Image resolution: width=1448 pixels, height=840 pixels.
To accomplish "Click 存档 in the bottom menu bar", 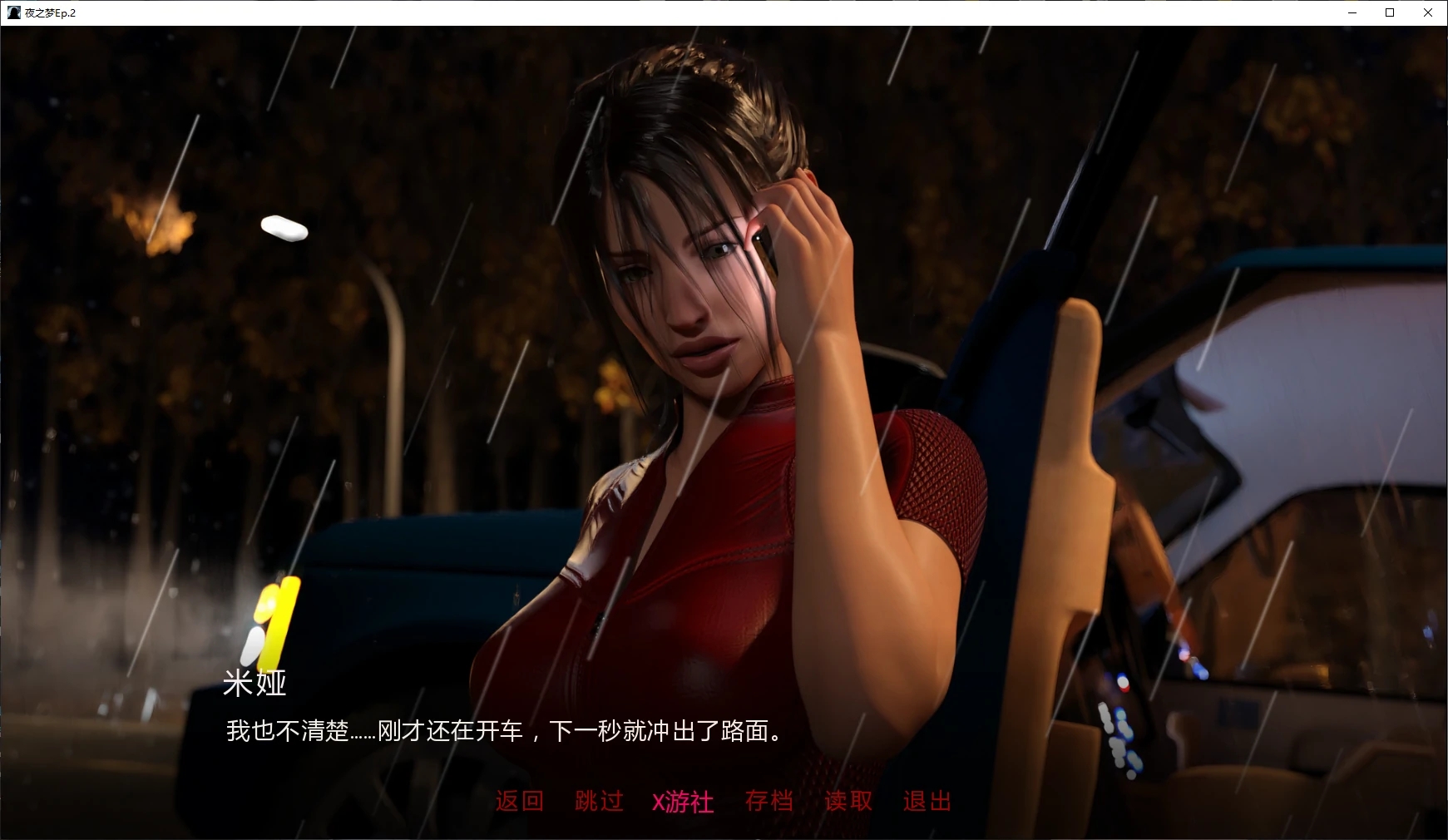I will click(769, 801).
